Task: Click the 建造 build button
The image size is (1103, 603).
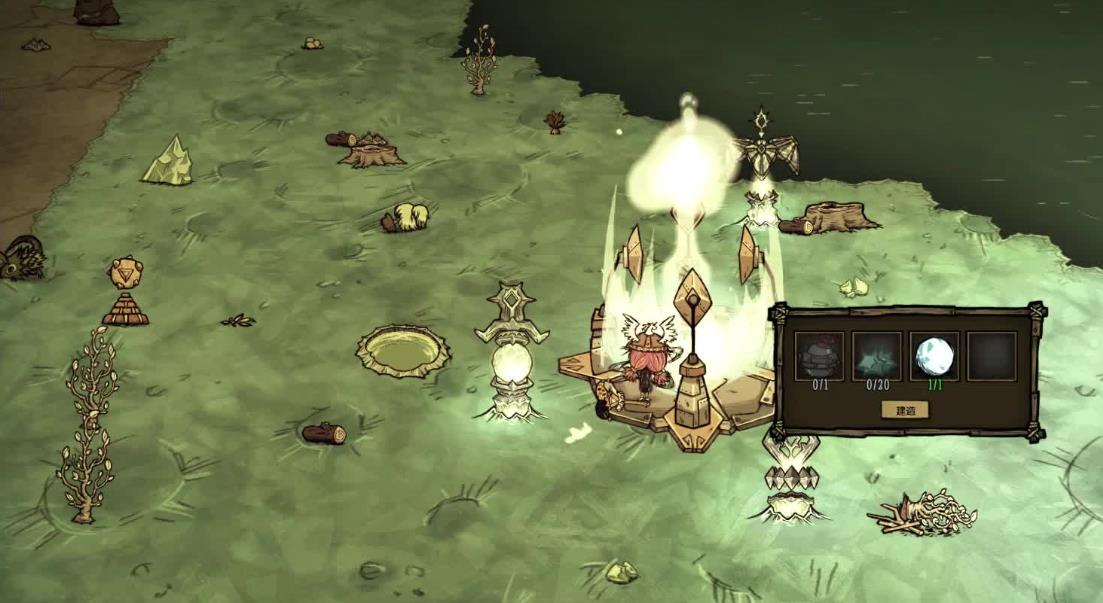Action: pos(904,410)
